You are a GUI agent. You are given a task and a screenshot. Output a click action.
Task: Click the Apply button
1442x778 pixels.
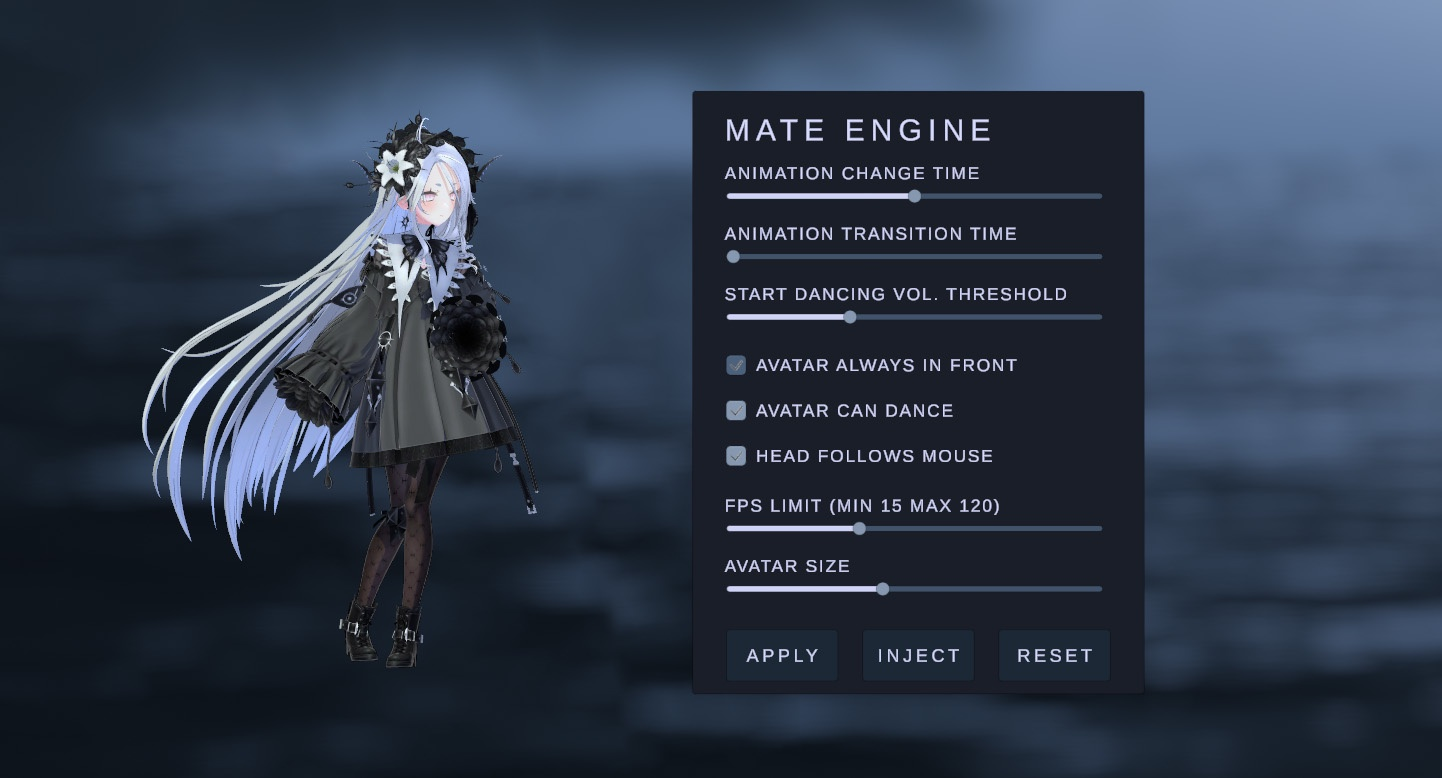pos(782,655)
